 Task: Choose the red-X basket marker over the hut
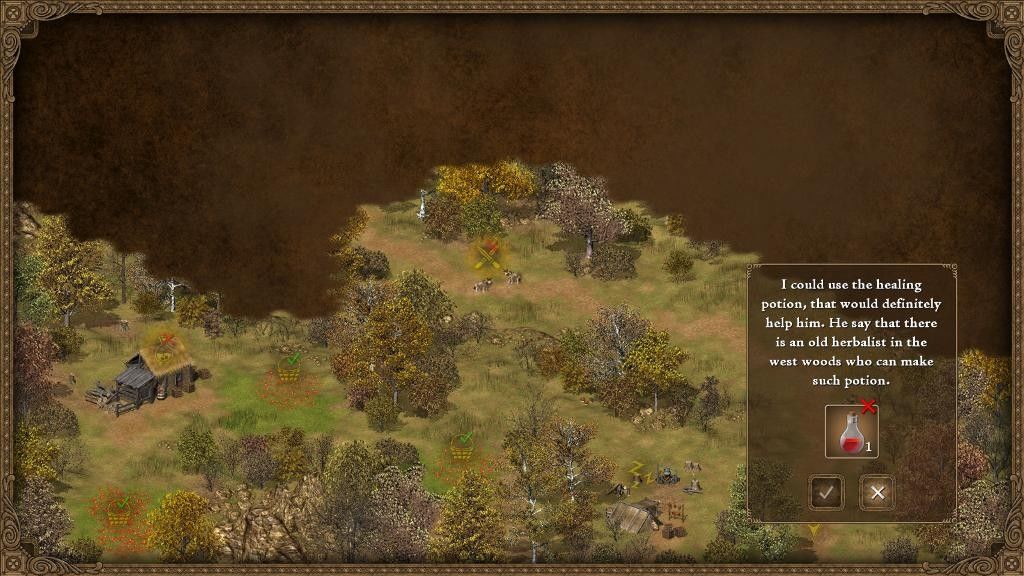click(x=163, y=348)
